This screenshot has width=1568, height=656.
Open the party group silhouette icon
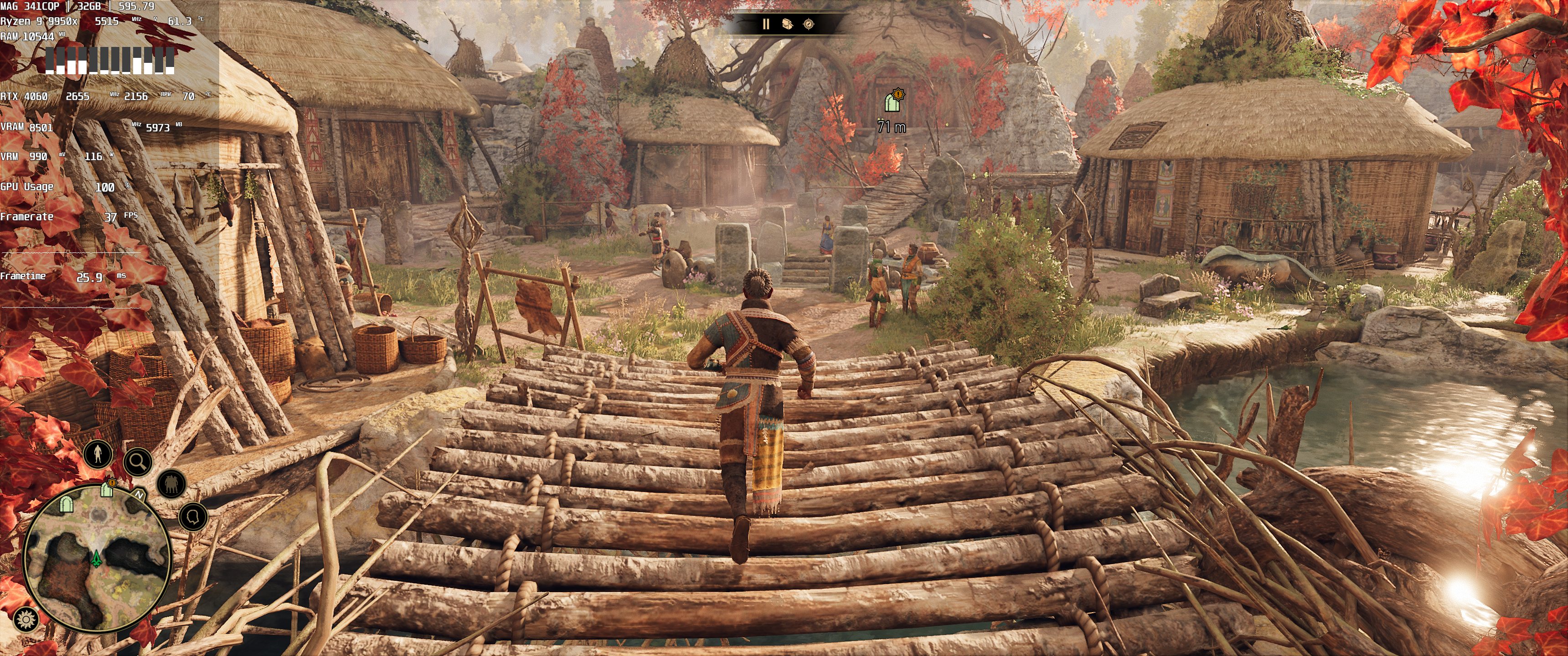point(171,484)
